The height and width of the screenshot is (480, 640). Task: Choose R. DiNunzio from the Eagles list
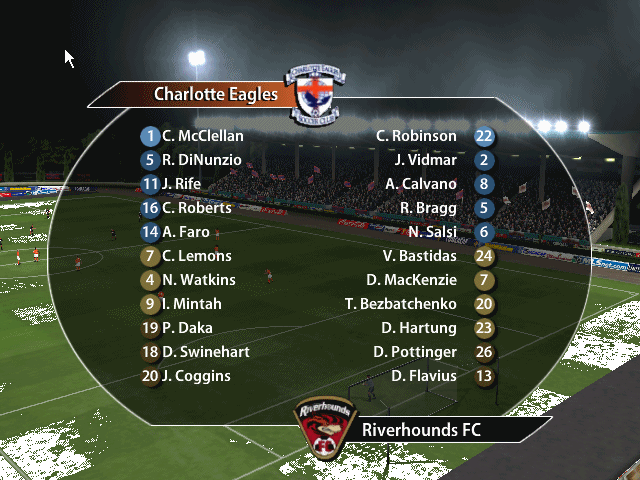pyautogui.click(x=201, y=160)
